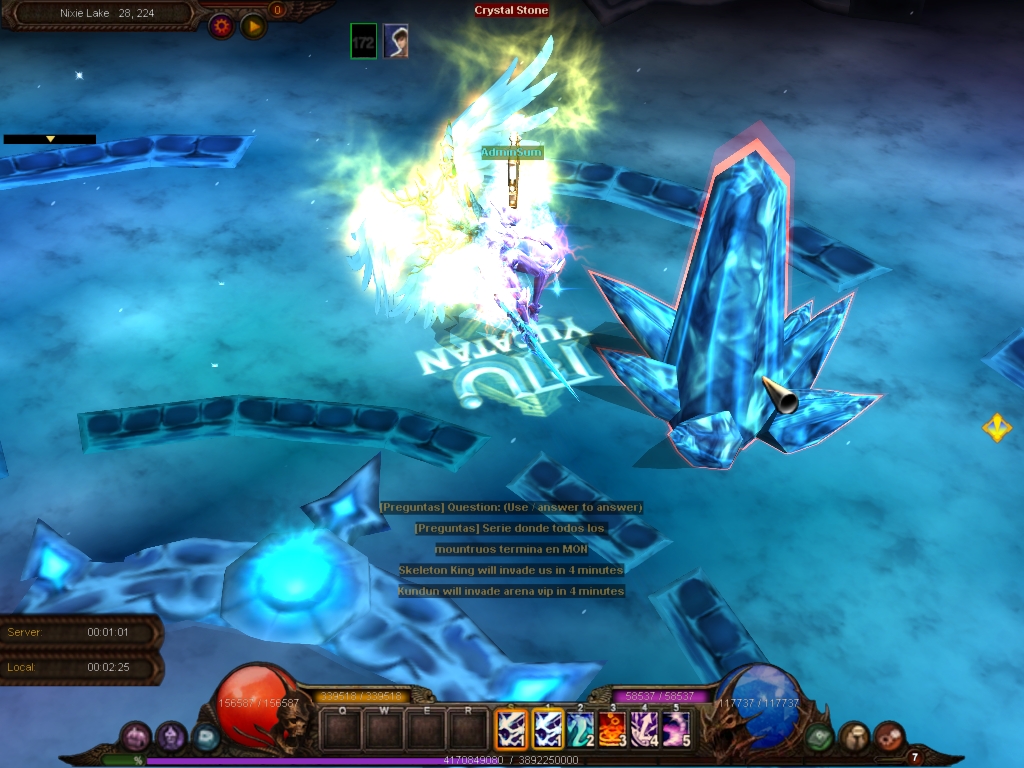This screenshot has width=1024, height=768.
Task: Select the buff icon showing 172
Action: 364,42
